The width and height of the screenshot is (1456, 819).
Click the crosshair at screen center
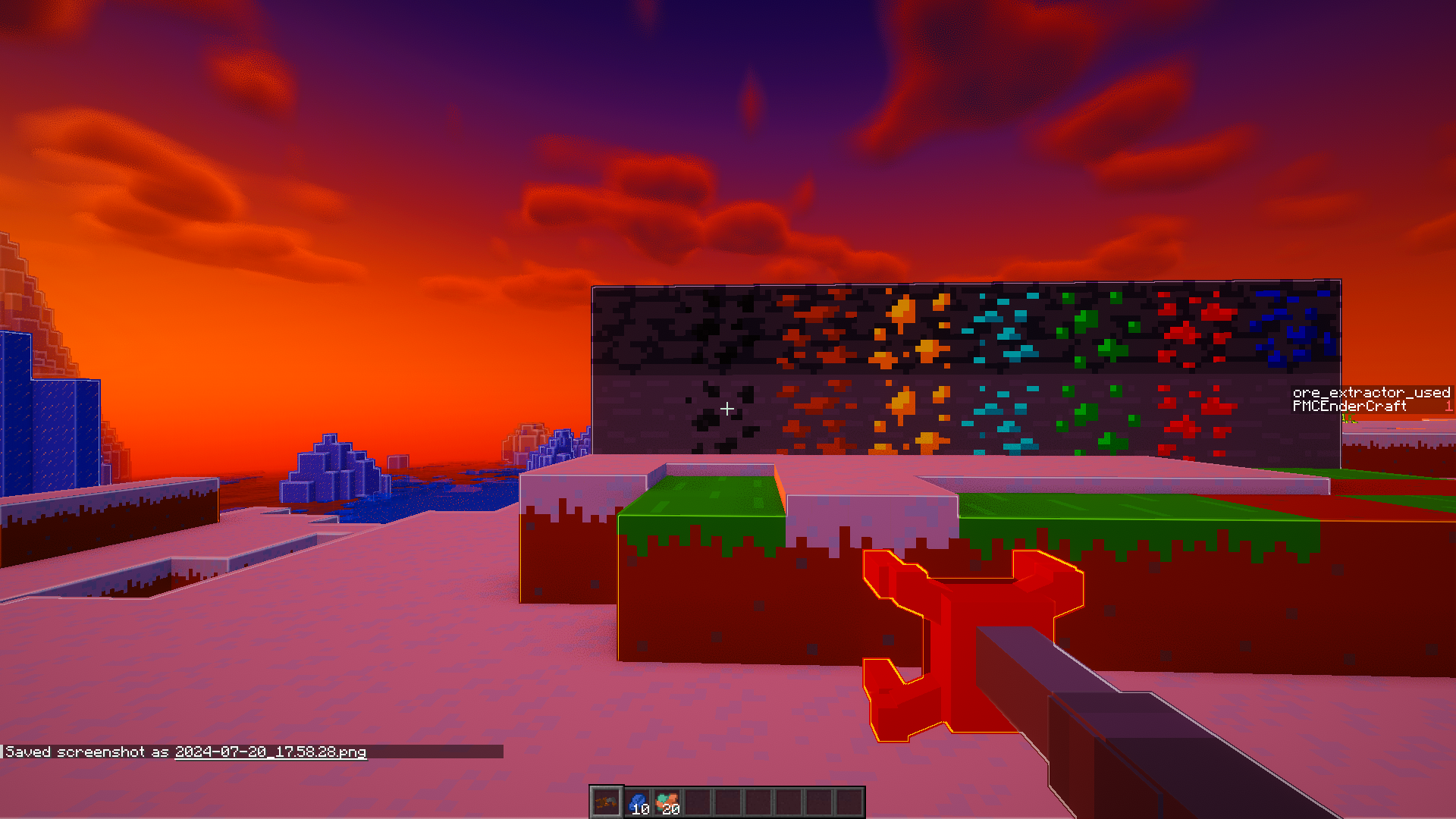pyautogui.click(x=727, y=409)
